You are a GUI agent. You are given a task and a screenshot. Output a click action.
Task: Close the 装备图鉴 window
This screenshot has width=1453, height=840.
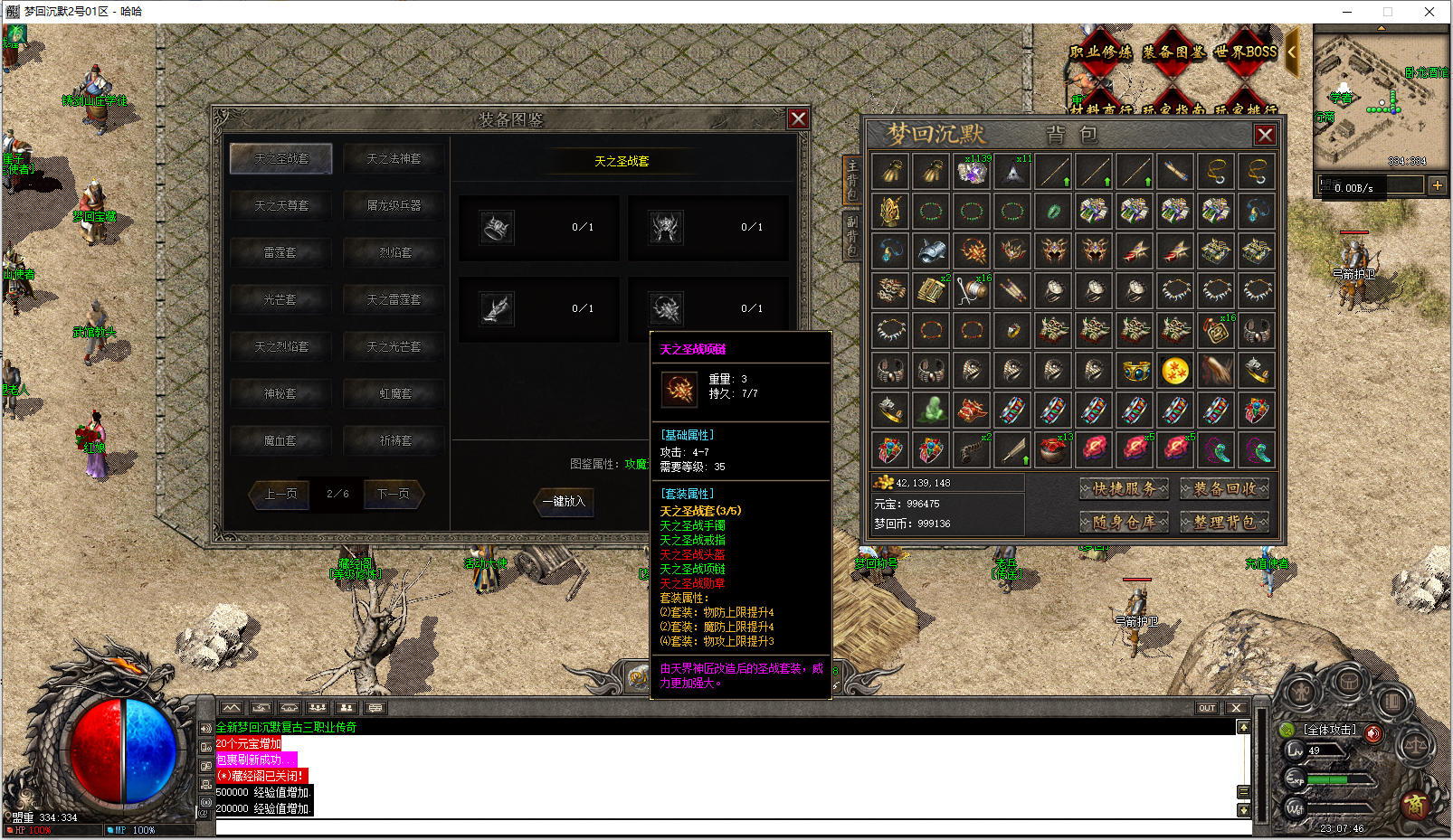[797, 119]
